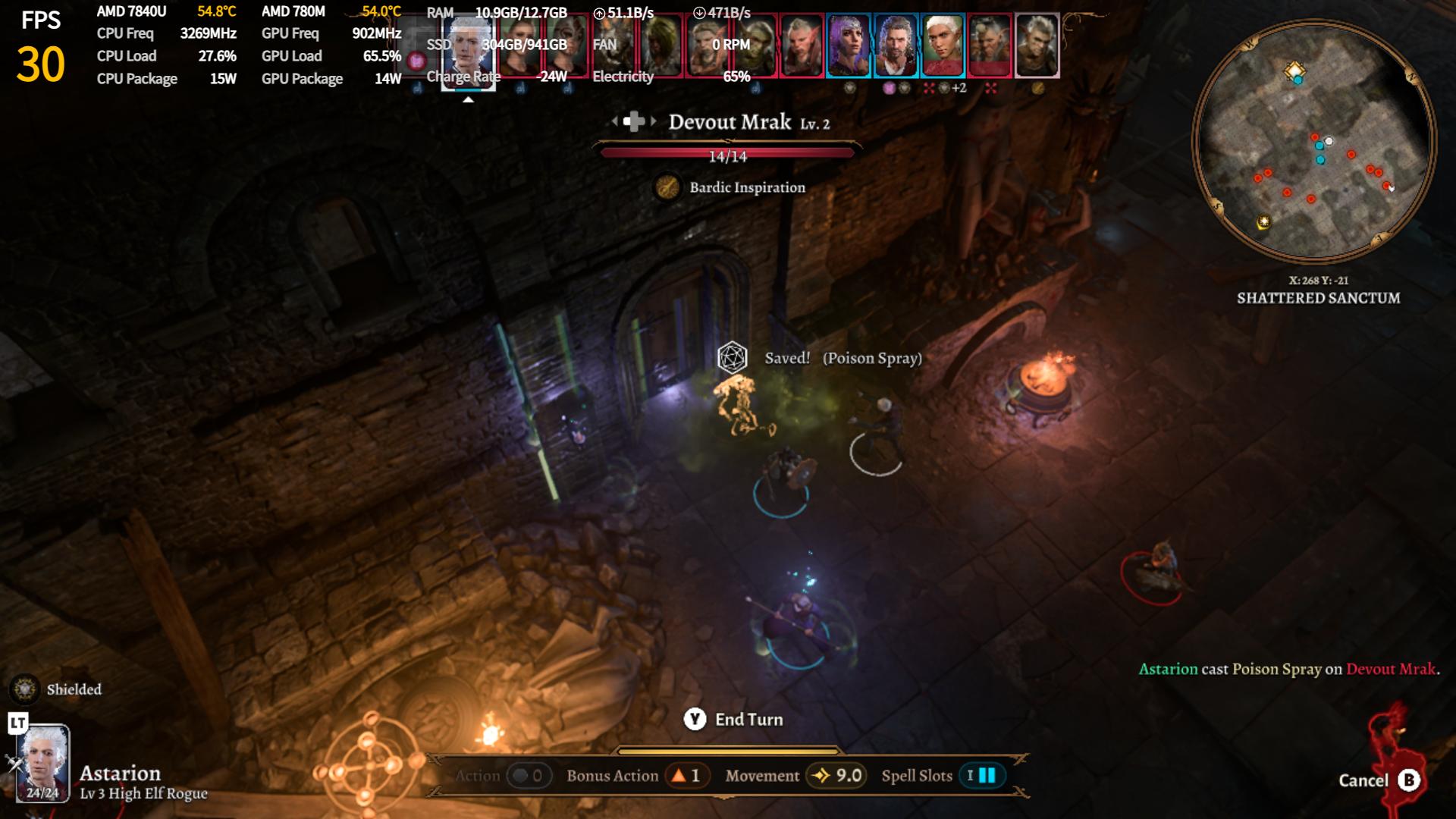This screenshot has width=1456, height=819.
Task: Click the Spell Slots indicator
Action: click(x=981, y=775)
